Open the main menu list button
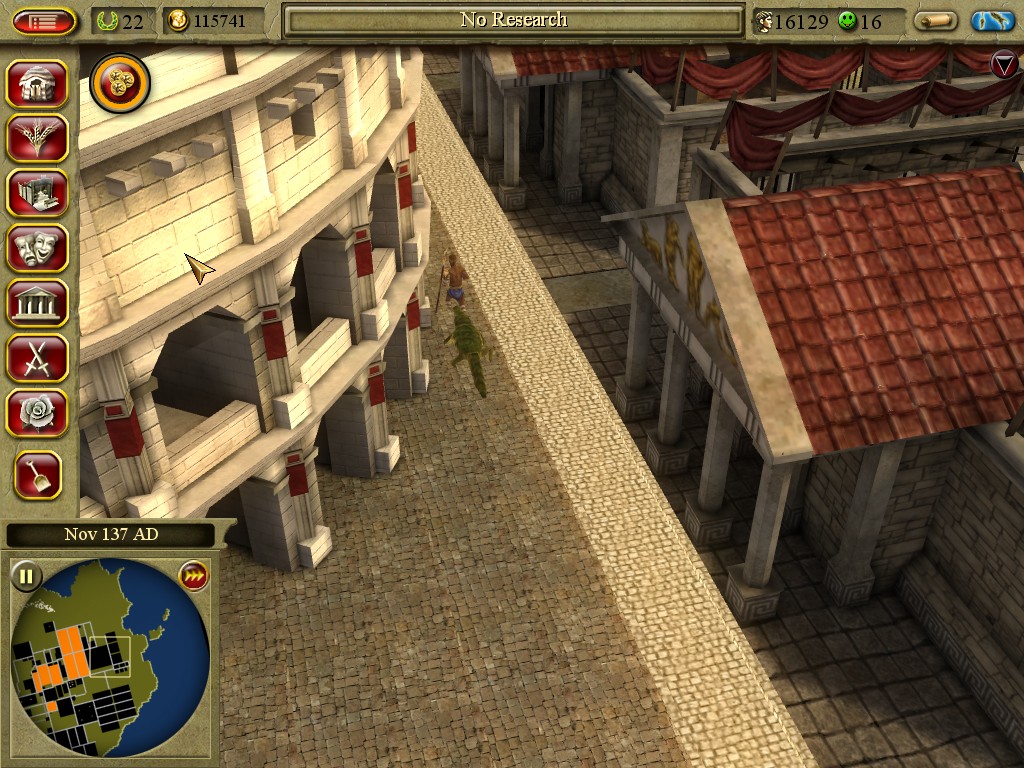Screen dimensions: 1024x768 click(44, 21)
